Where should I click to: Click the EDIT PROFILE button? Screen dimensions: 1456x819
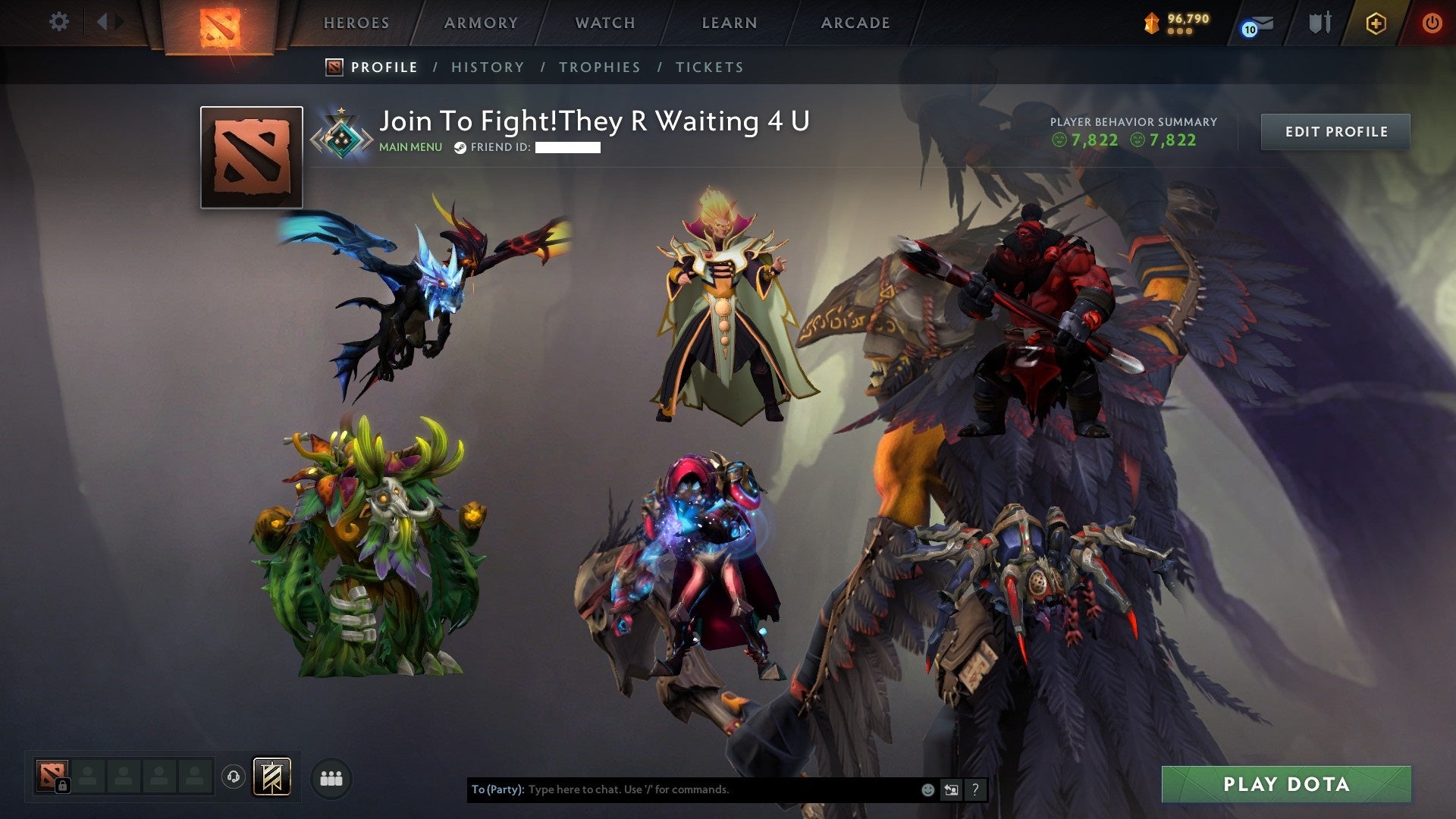click(x=1336, y=131)
